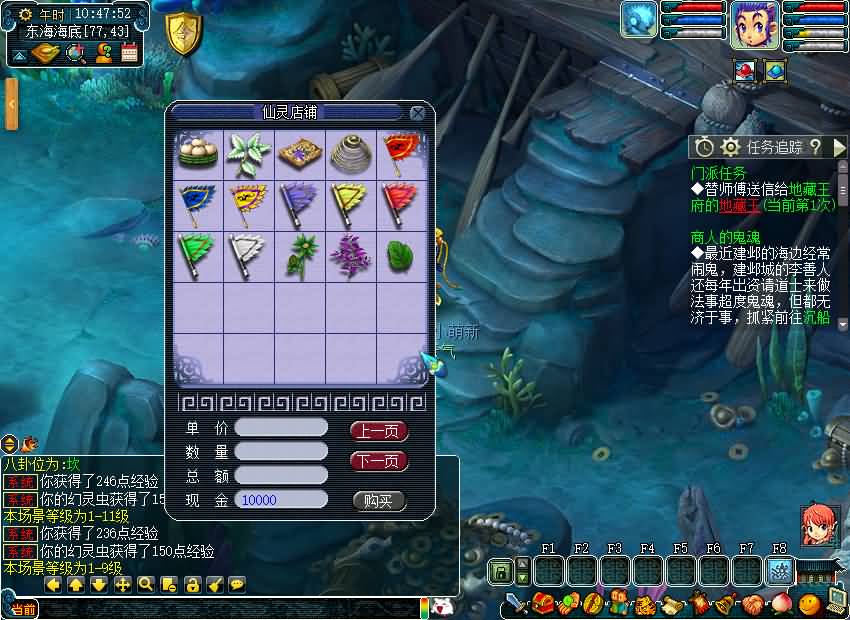Open the calendar icon below the location name
Screen dimensions: 850x620
[129, 53]
